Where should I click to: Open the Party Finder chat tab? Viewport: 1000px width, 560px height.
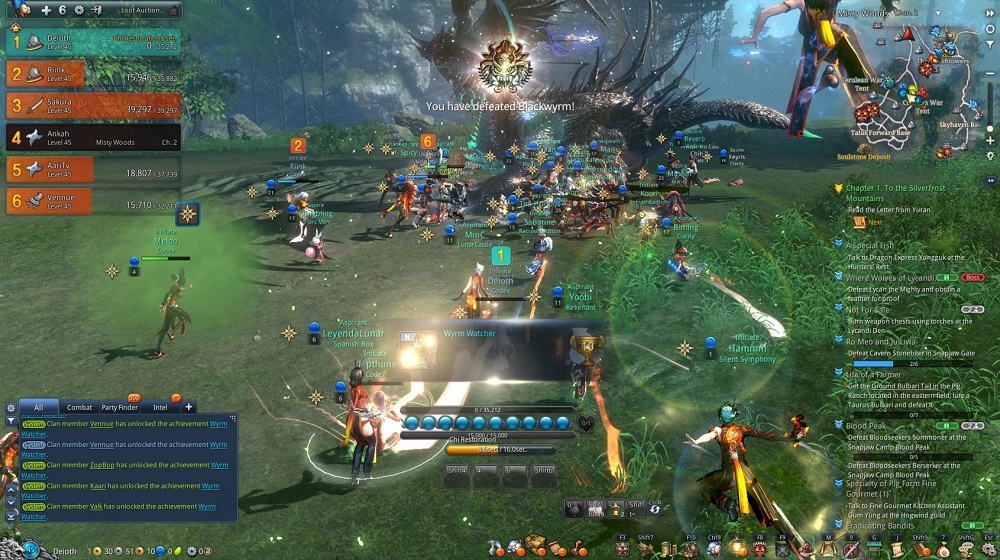tap(119, 407)
